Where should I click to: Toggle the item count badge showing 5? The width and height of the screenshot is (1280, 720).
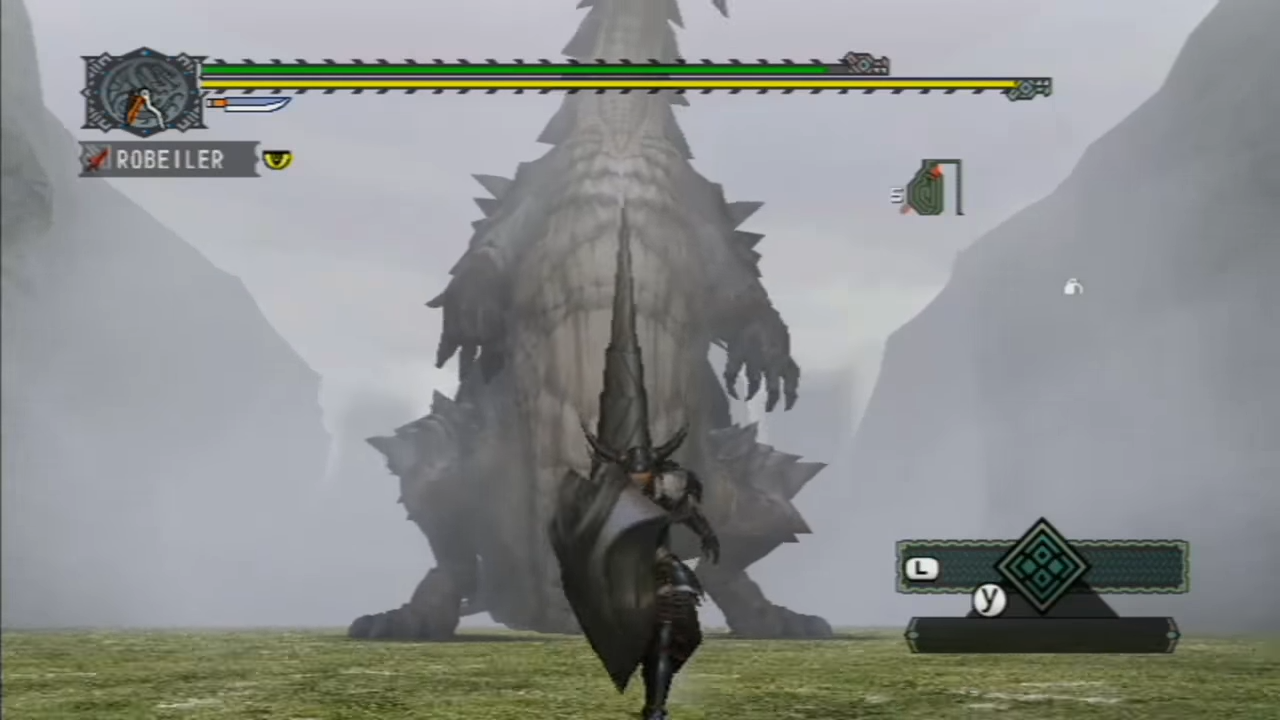(895, 195)
